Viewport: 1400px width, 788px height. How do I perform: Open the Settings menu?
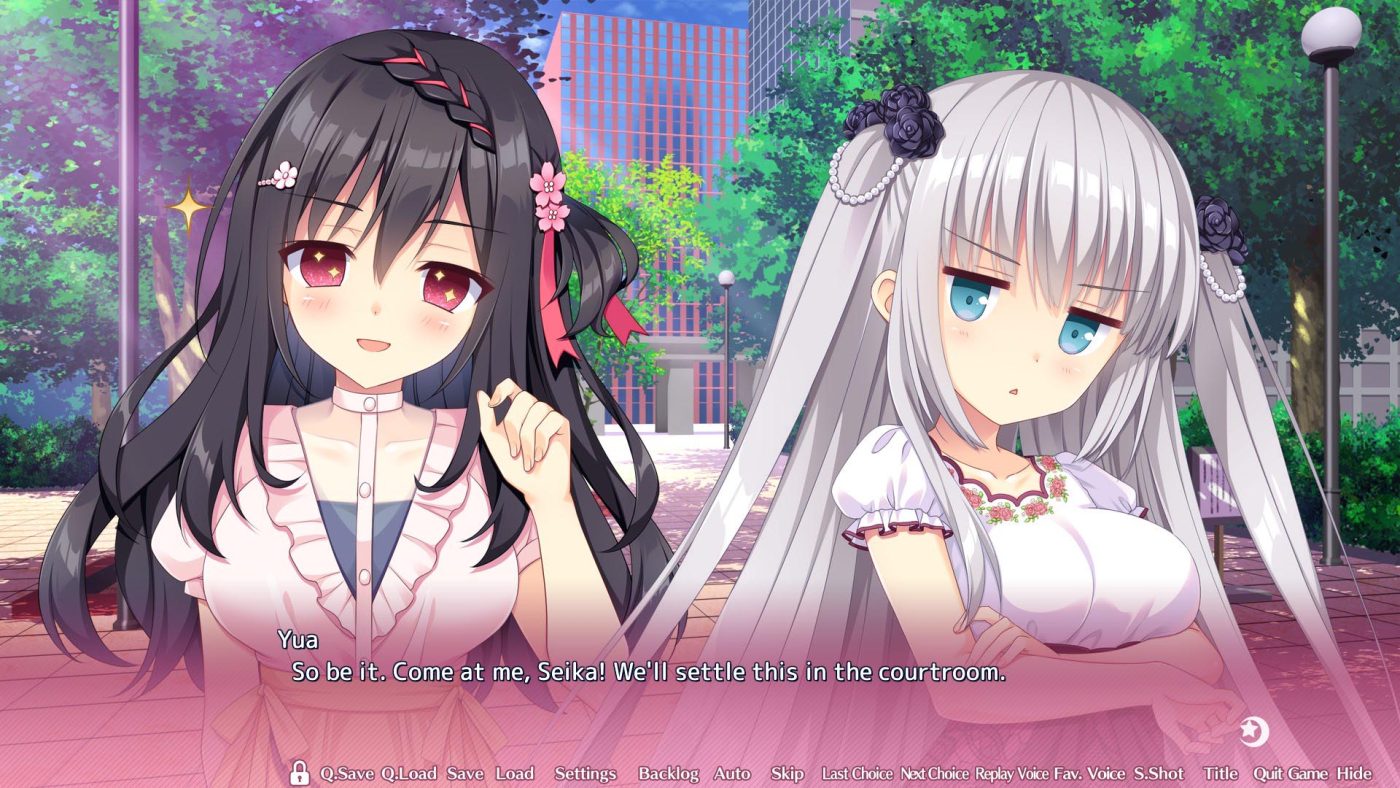click(585, 773)
